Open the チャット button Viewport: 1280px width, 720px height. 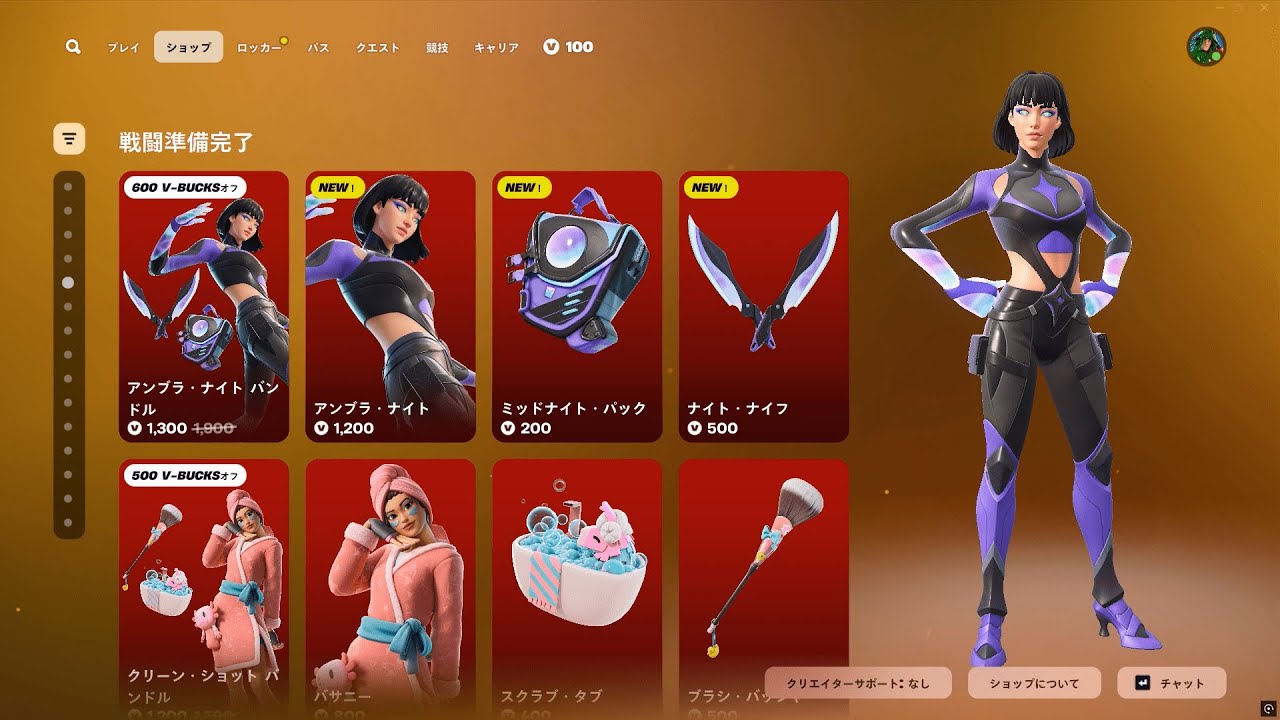(x=1171, y=683)
